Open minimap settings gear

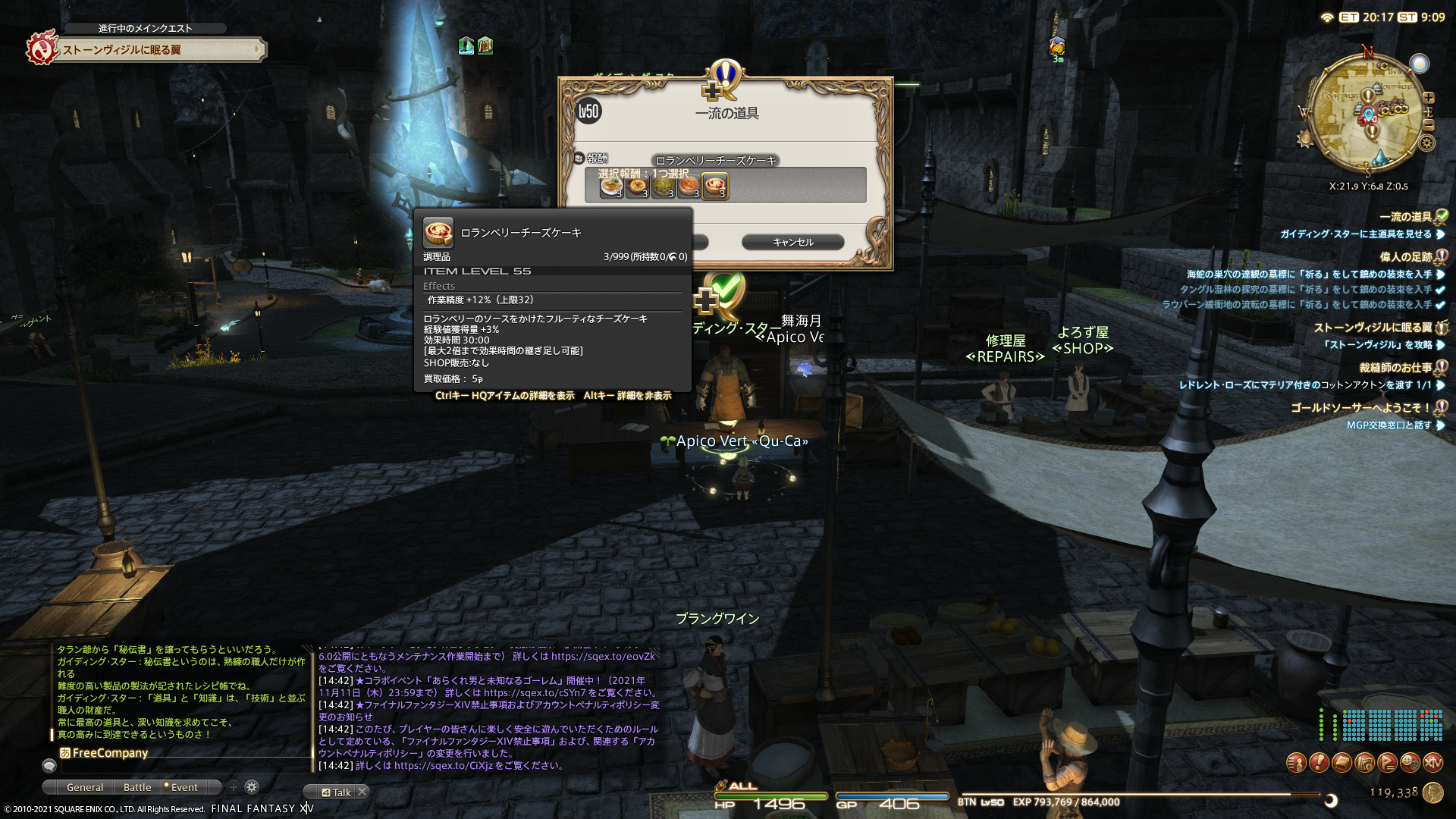click(1426, 143)
